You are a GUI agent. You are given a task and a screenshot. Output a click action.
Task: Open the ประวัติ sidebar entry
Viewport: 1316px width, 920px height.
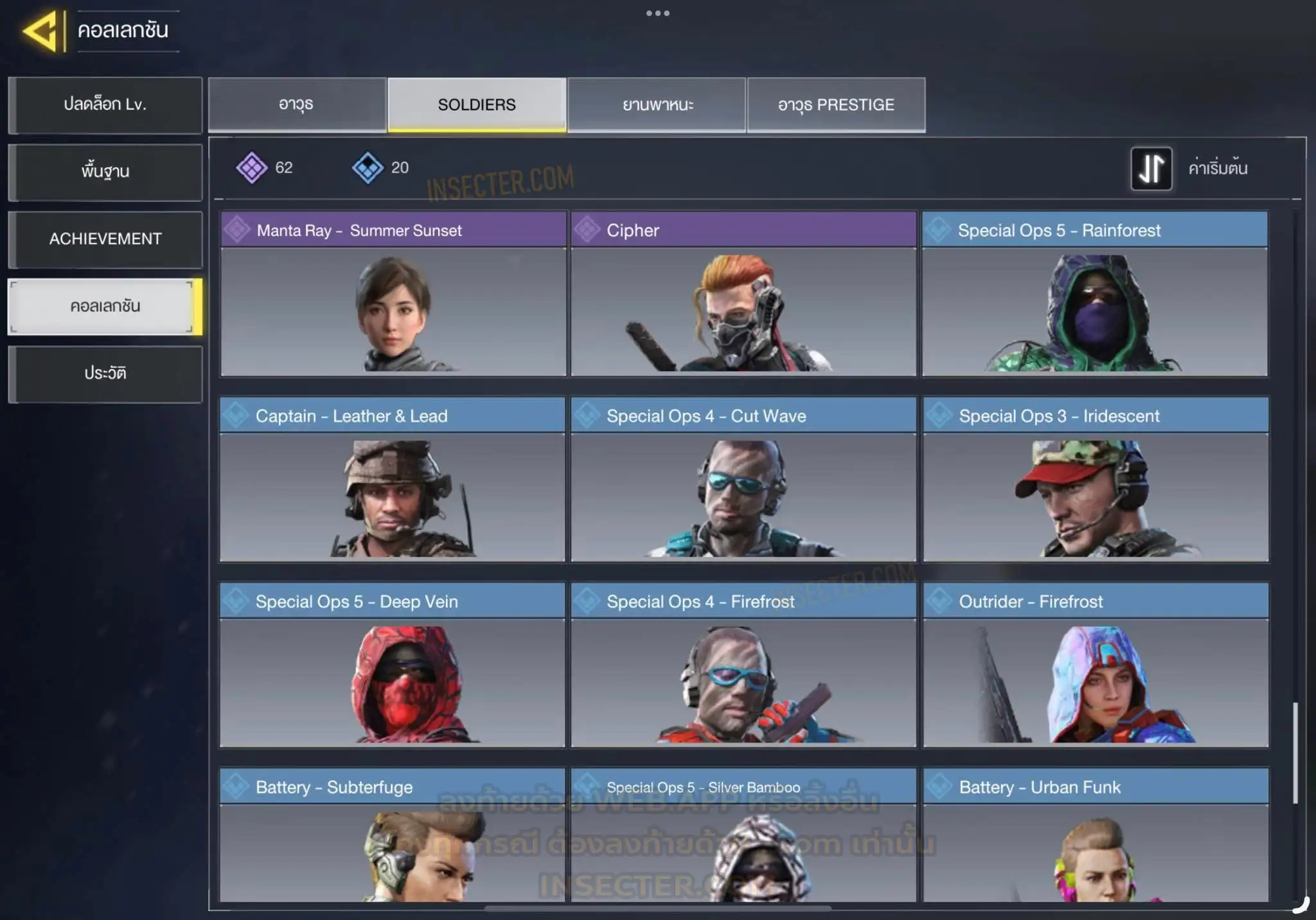pyautogui.click(x=105, y=374)
